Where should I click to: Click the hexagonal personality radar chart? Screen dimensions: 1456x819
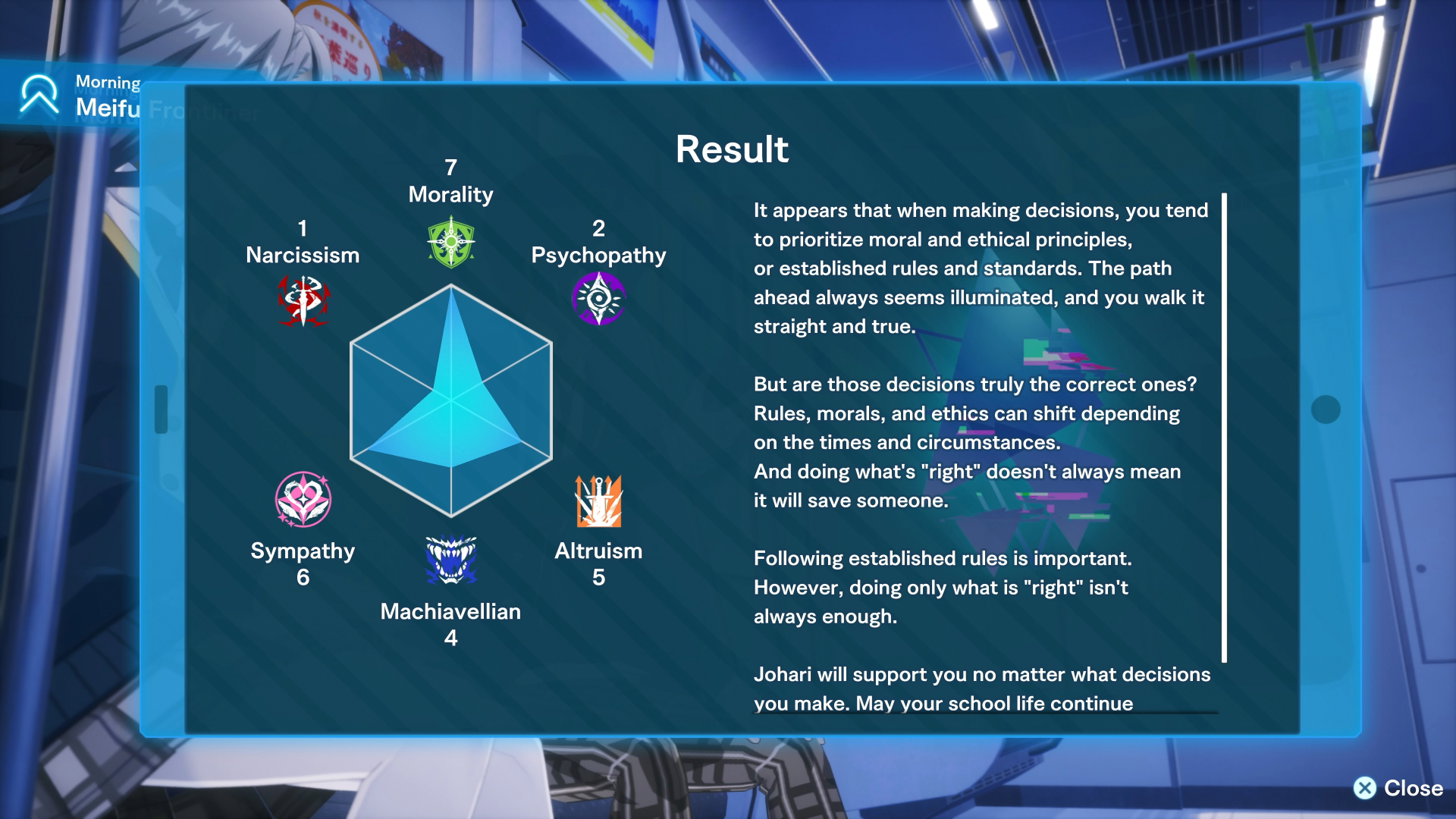click(x=451, y=400)
